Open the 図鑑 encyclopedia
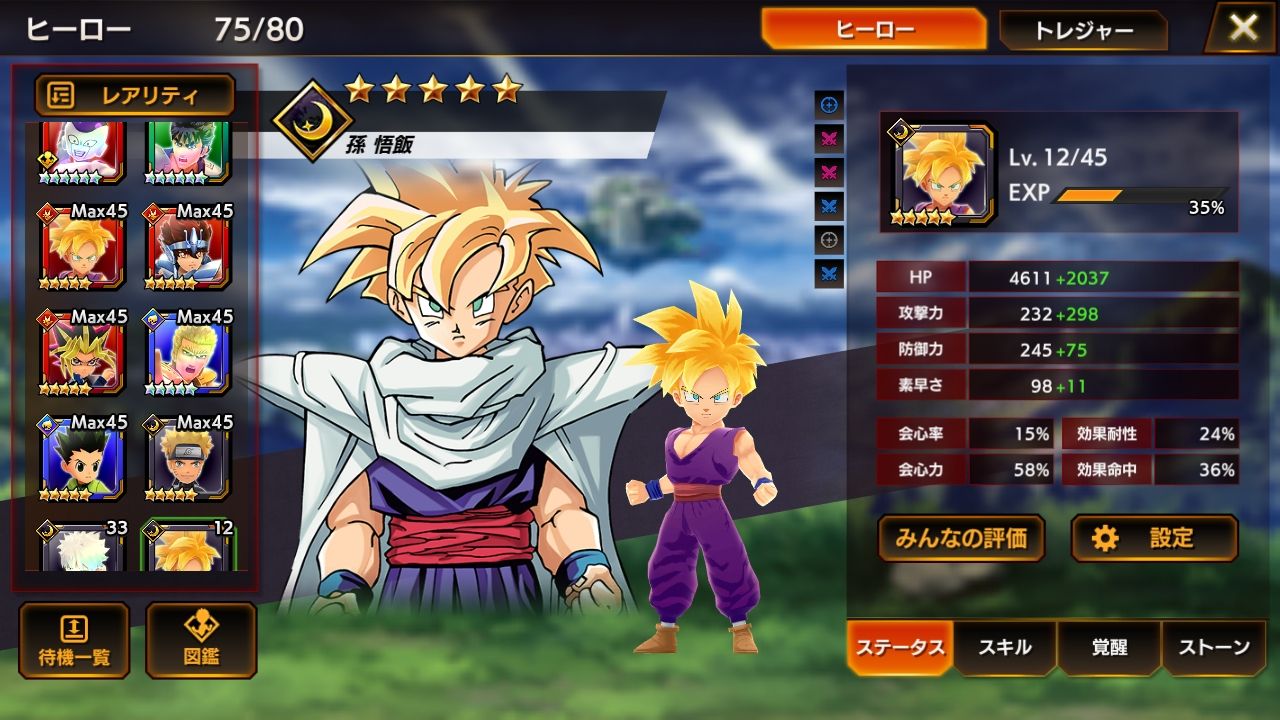The image size is (1280, 720). click(x=201, y=640)
